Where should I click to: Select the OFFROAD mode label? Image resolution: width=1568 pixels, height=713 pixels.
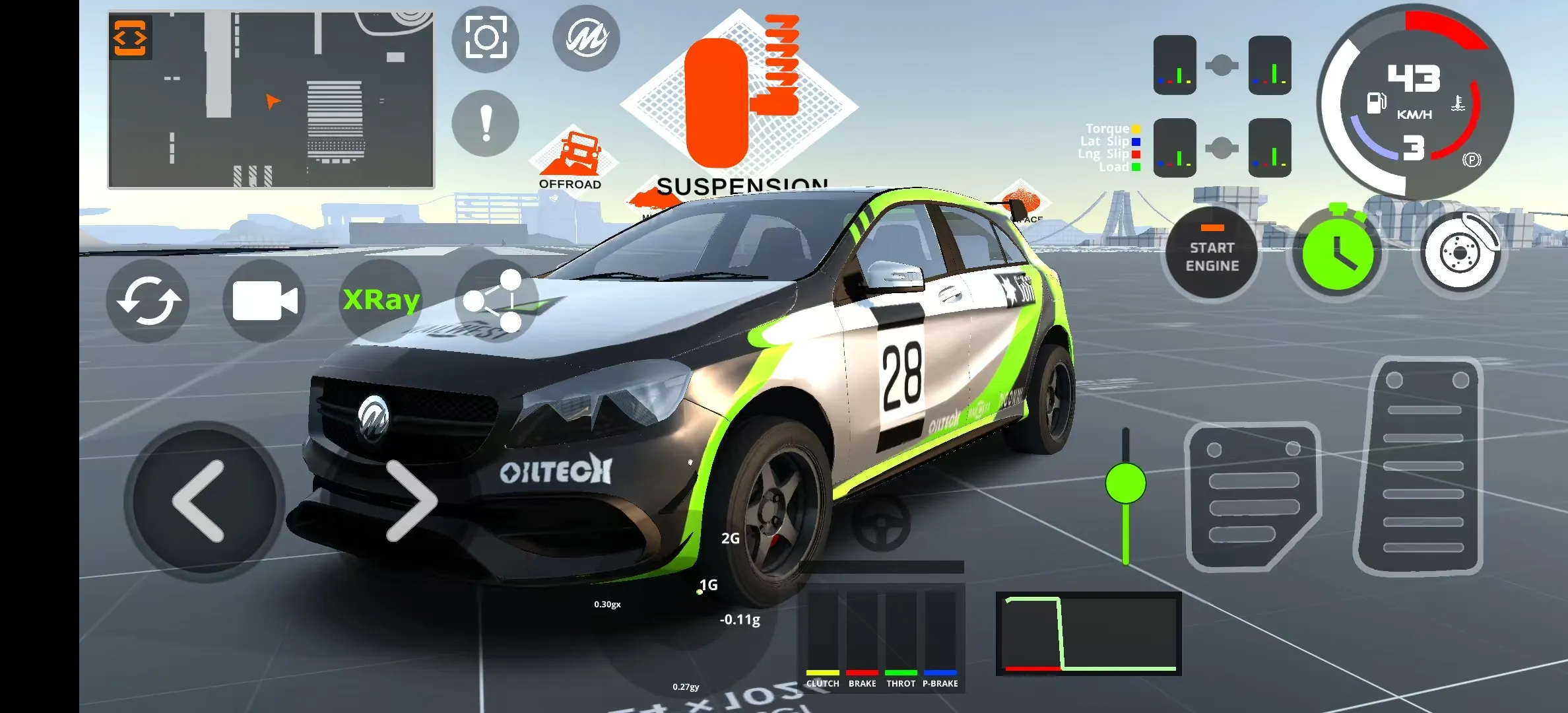[570, 184]
